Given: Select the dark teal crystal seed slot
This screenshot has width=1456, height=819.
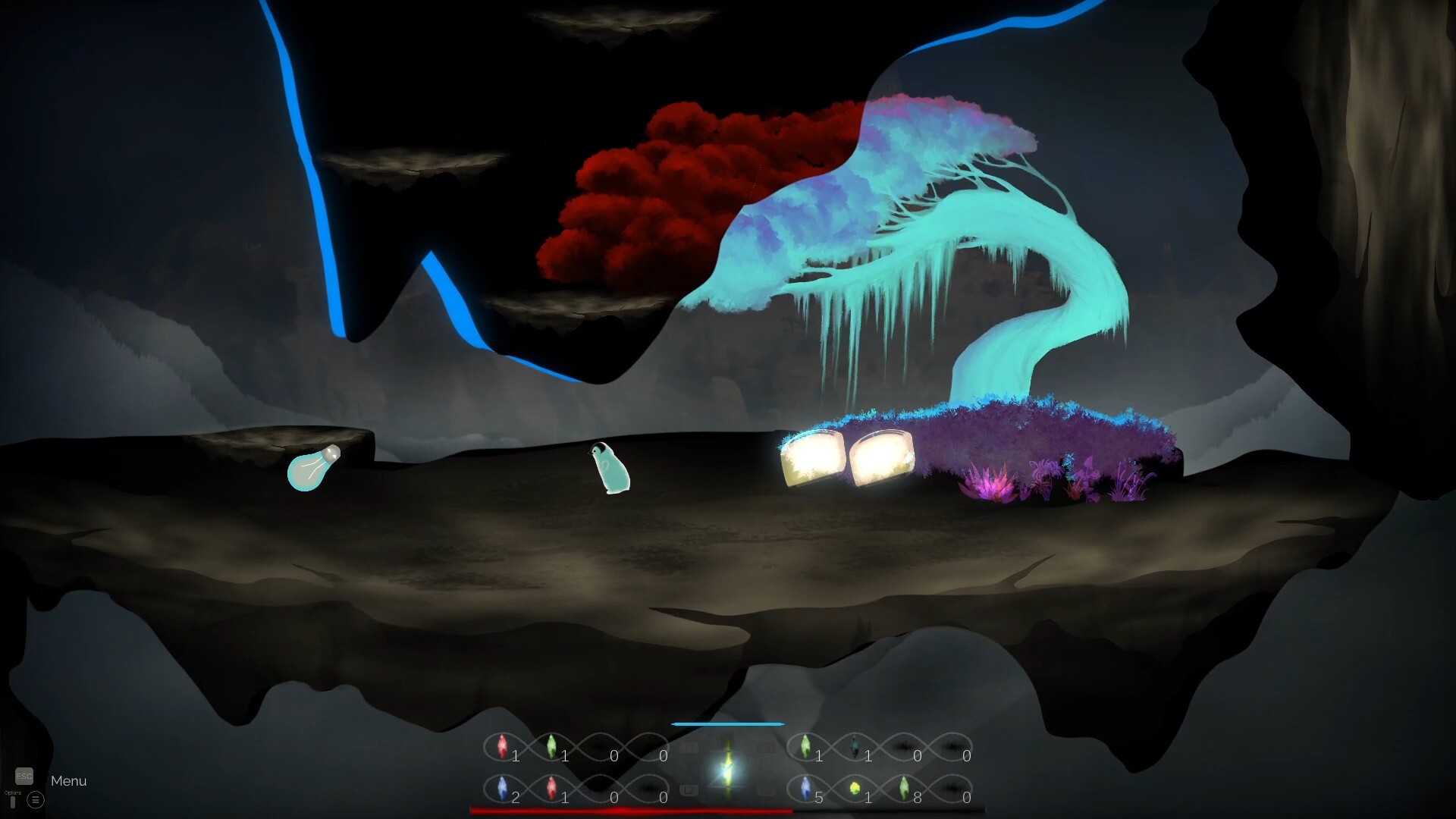Looking at the screenshot, I should click(855, 745).
